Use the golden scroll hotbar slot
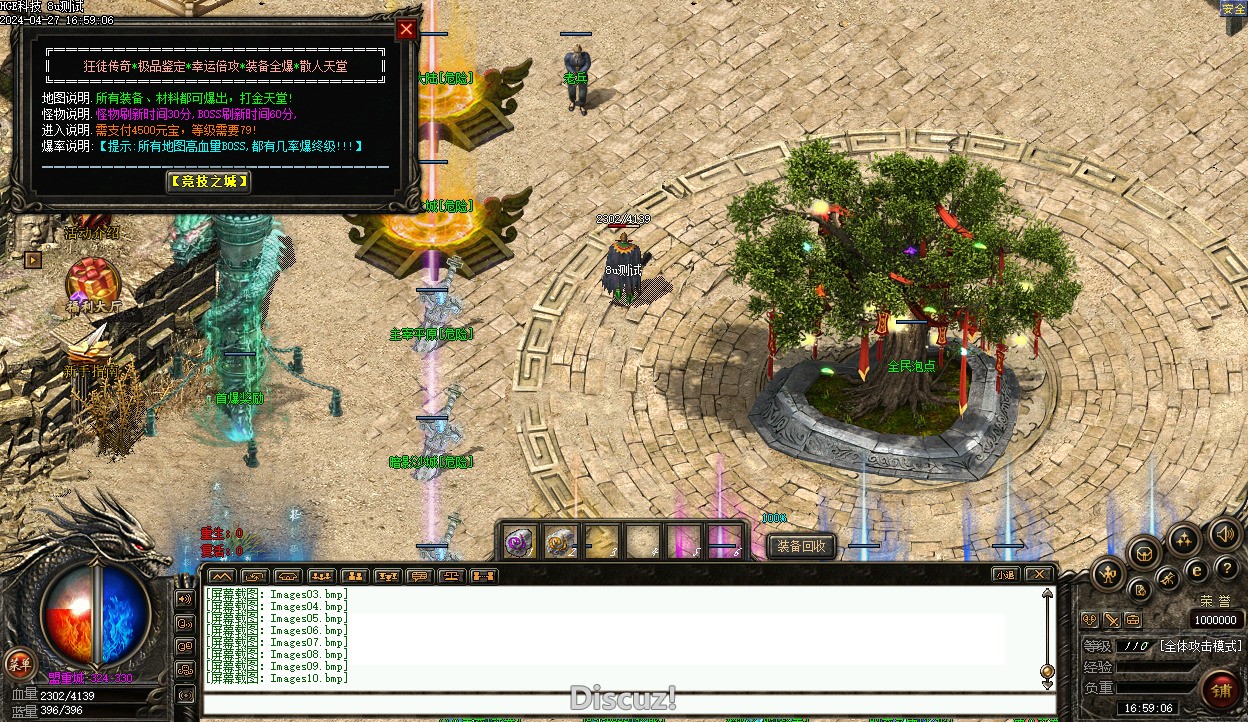1248x722 pixels. [x=558, y=542]
